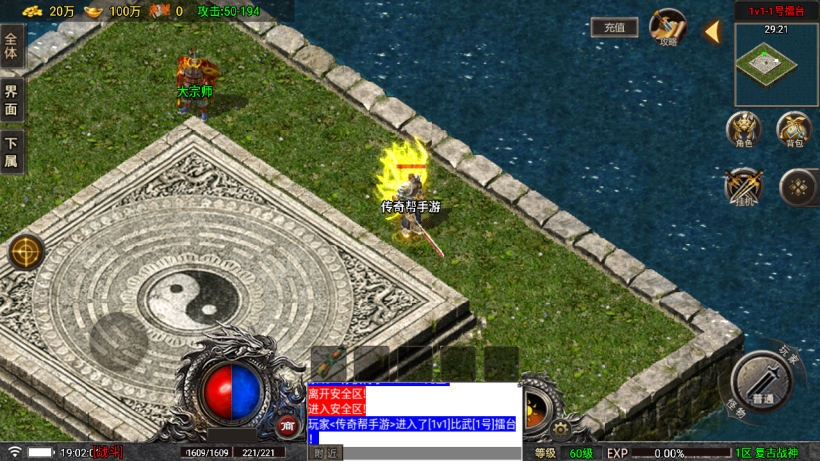Toggle 挂机 auto-battle mode
Screen dimensions: 820x461
[743, 187]
